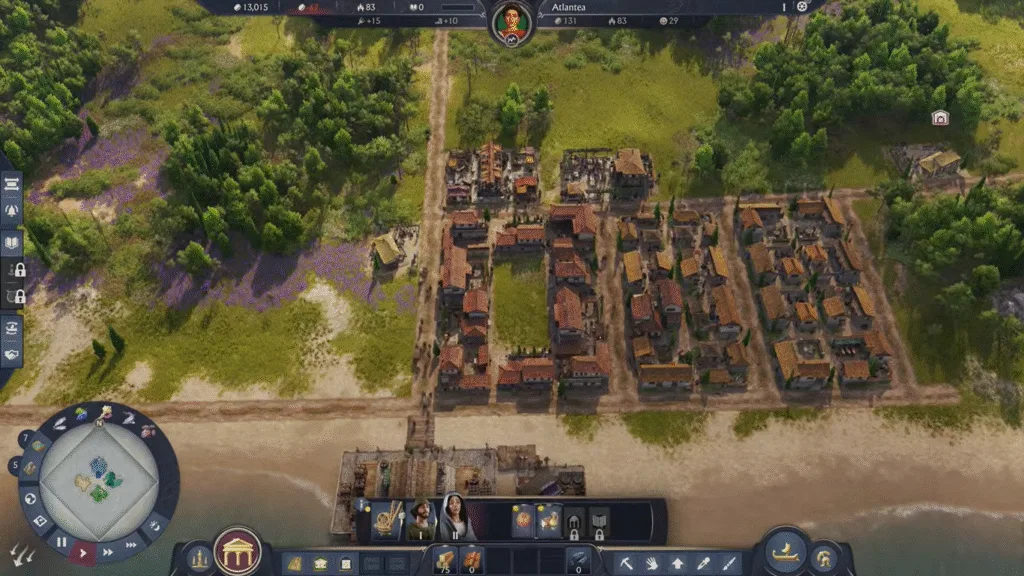Choose the hand move tool
Image resolution: width=1024 pixels, height=576 pixels.
652,563
